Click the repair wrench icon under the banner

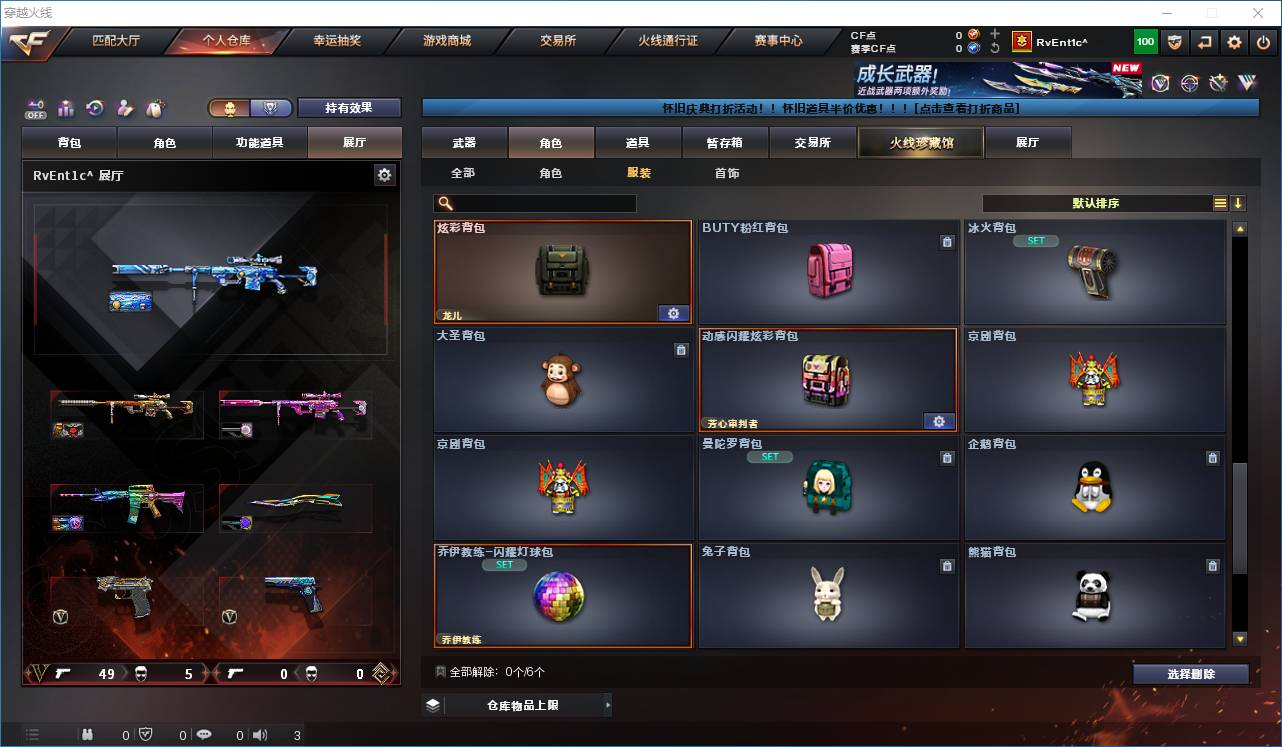click(x=1218, y=85)
